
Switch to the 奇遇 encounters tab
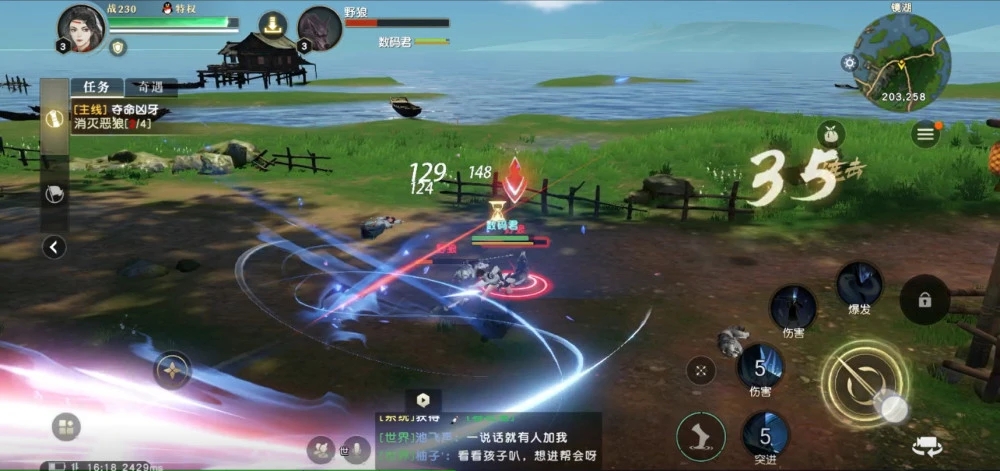click(152, 87)
